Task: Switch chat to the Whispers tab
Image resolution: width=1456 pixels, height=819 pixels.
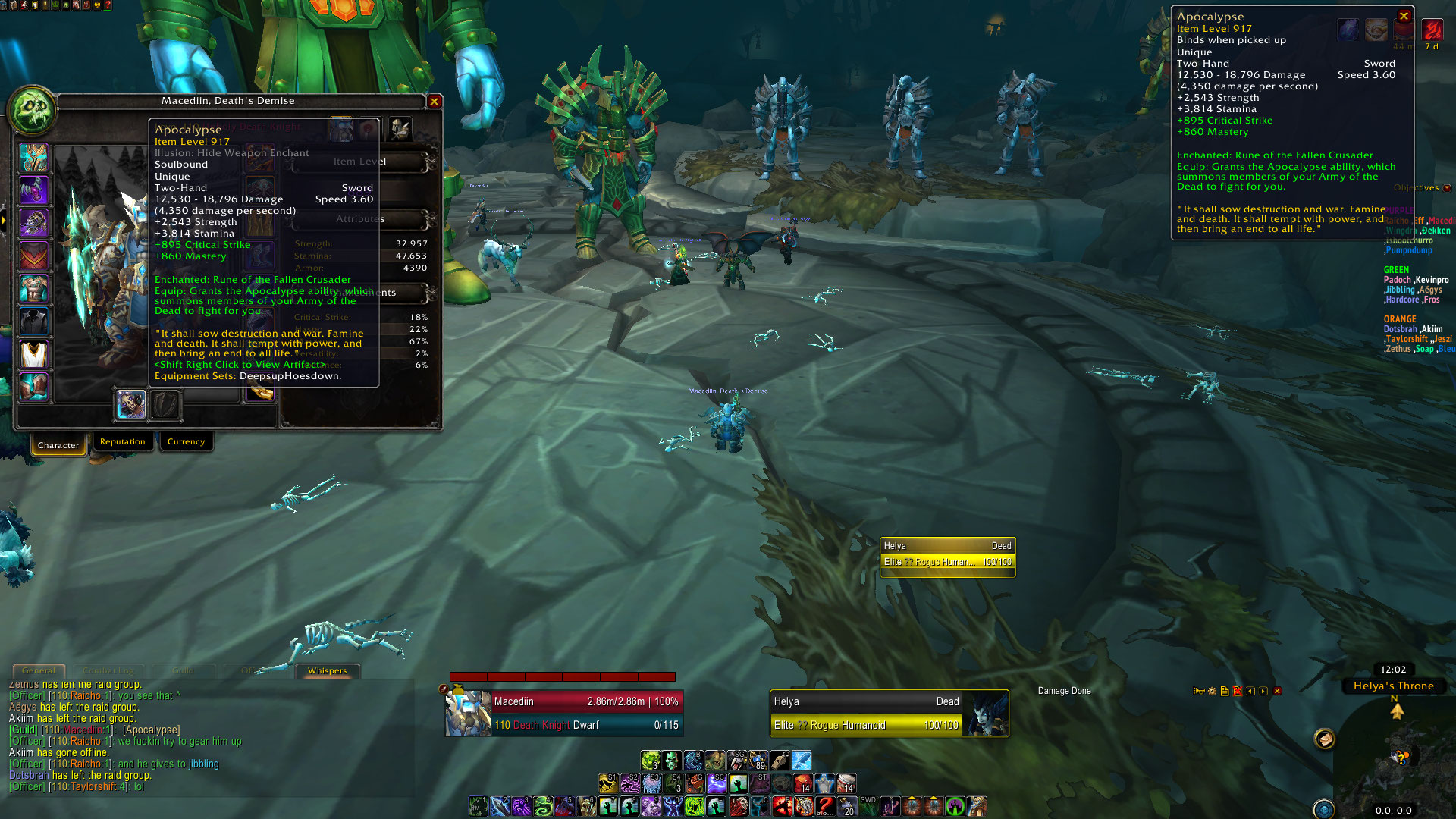Action: click(x=327, y=670)
